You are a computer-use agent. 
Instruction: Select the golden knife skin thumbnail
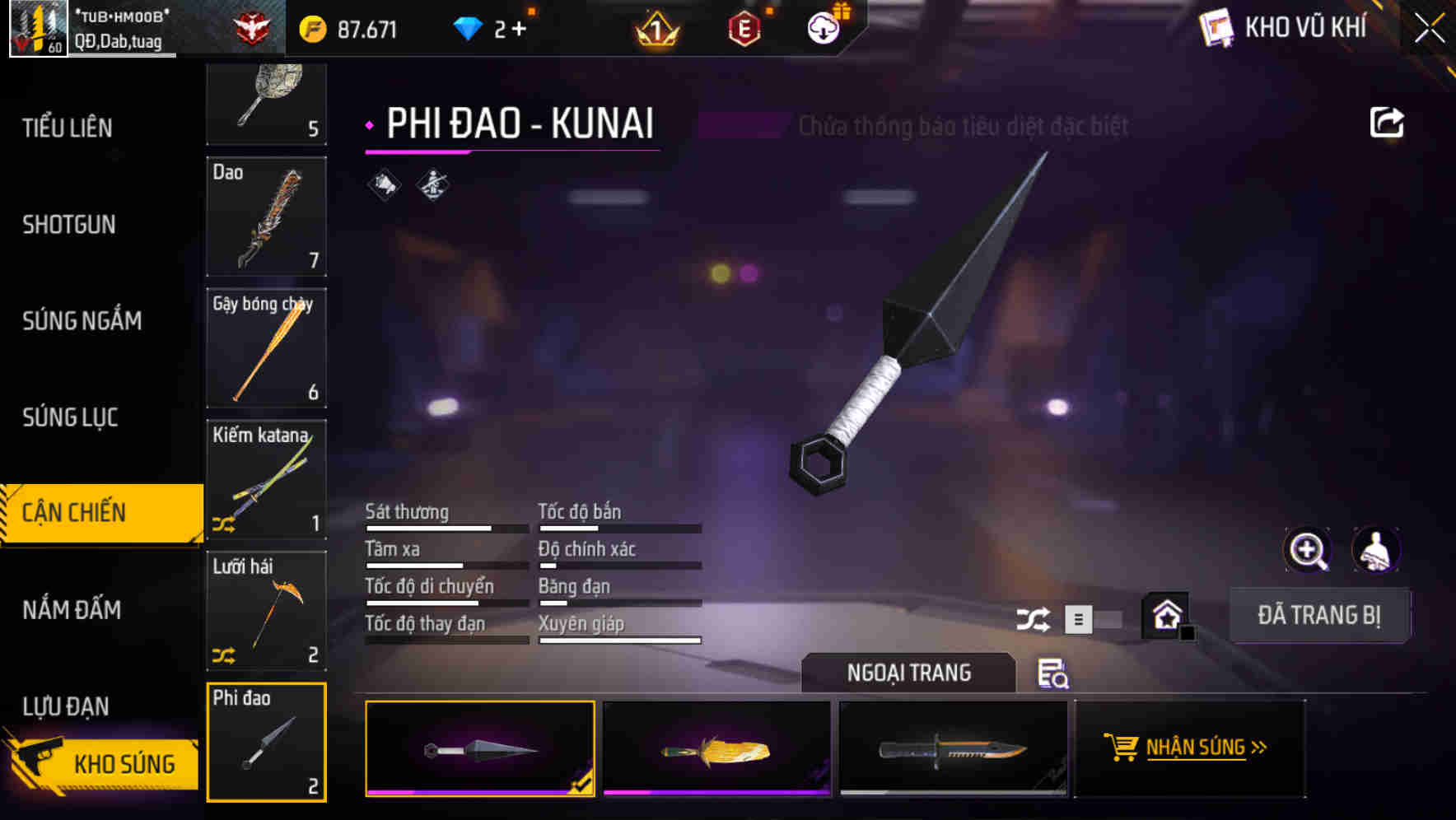tap(717, 748)
